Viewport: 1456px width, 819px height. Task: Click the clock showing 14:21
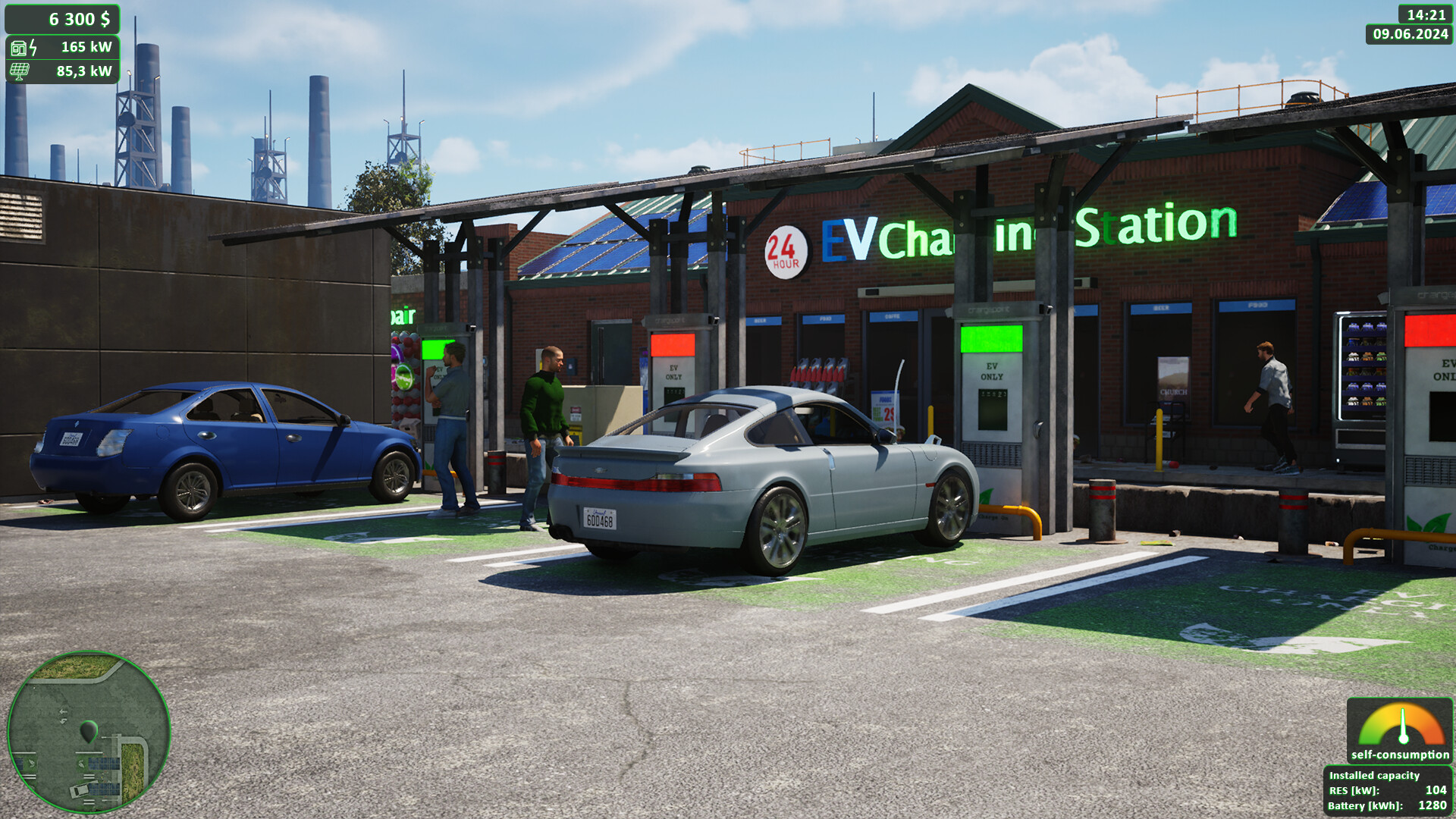coord(1424,13)
